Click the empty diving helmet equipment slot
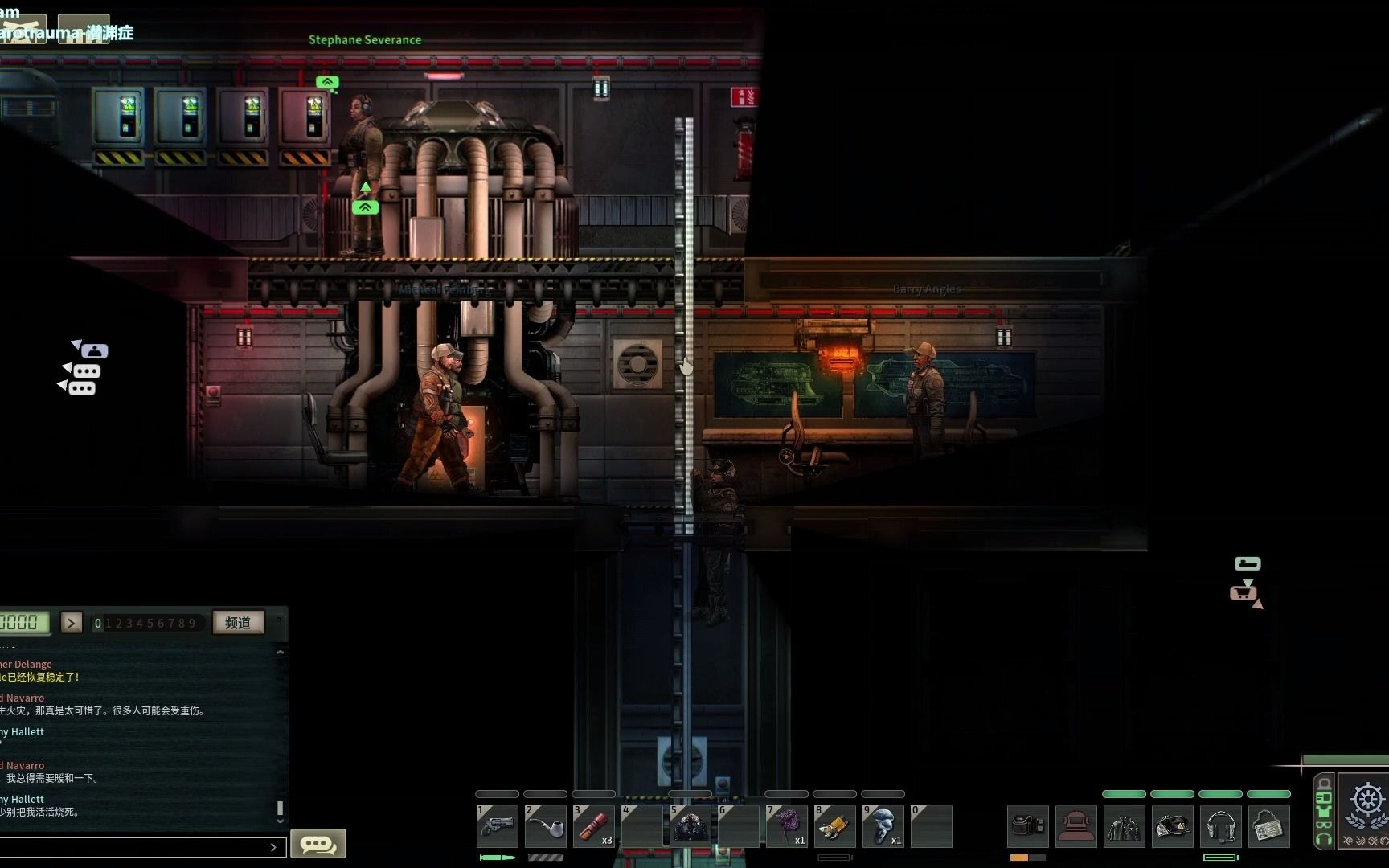This screenshot has height=868, width=1389. click(1076, 826)
